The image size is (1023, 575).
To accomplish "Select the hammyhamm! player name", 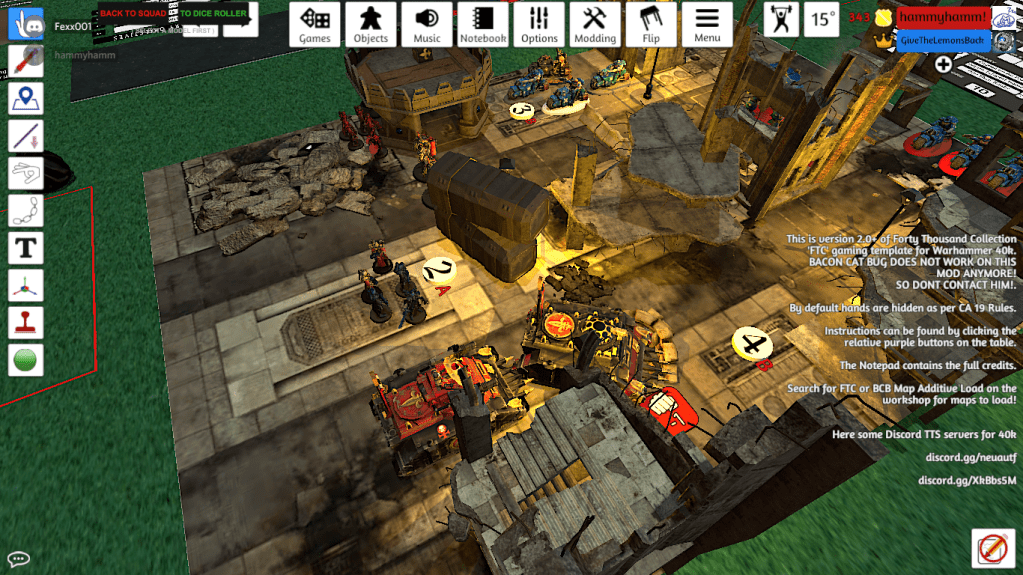I will [x=943, y=17].
